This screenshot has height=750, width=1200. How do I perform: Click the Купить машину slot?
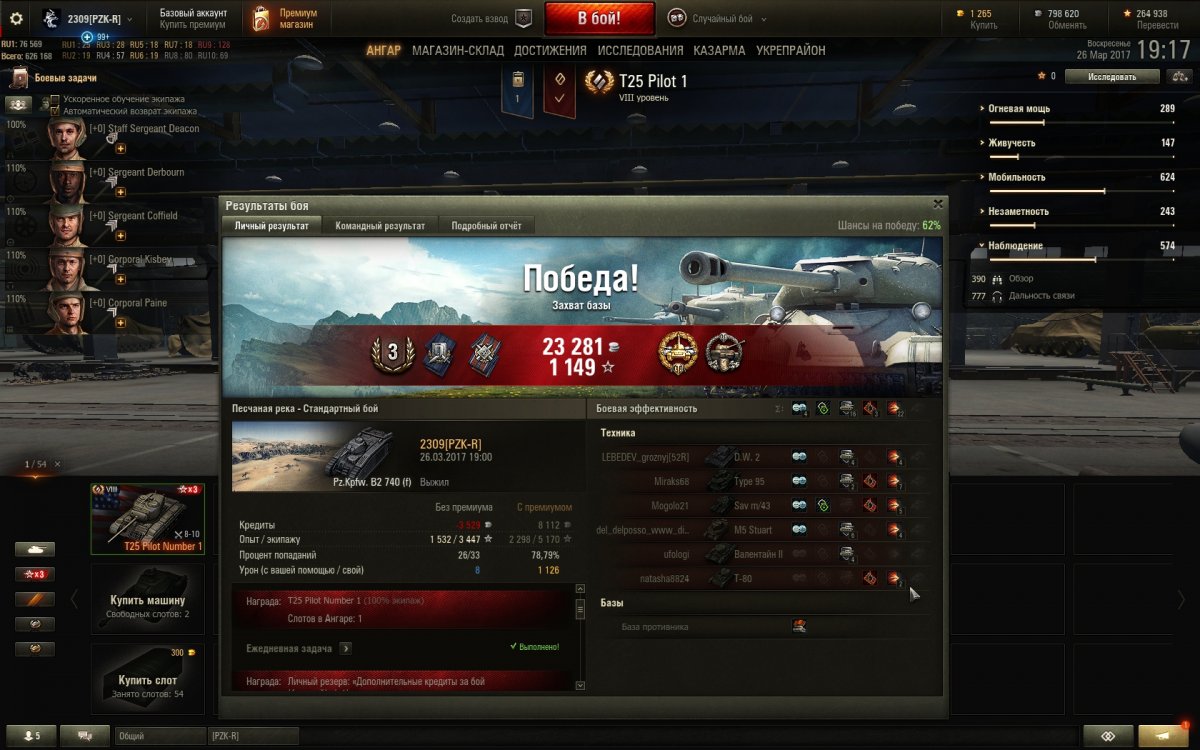[x=147, y=598]
